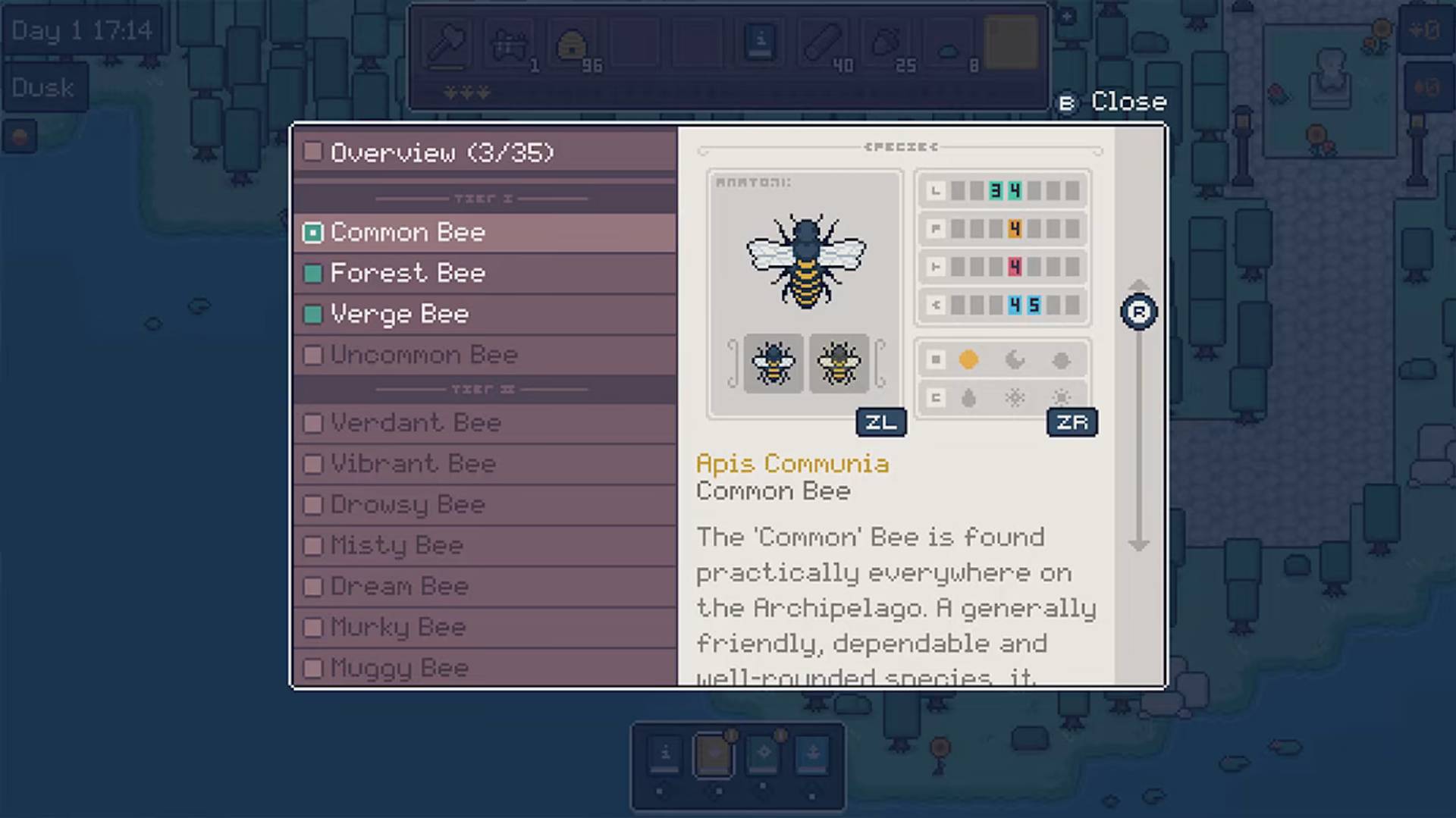This screenshot has width=1456, height=818.
Task: Click the raindrop icon in the climate row
Action: (968, 398)
